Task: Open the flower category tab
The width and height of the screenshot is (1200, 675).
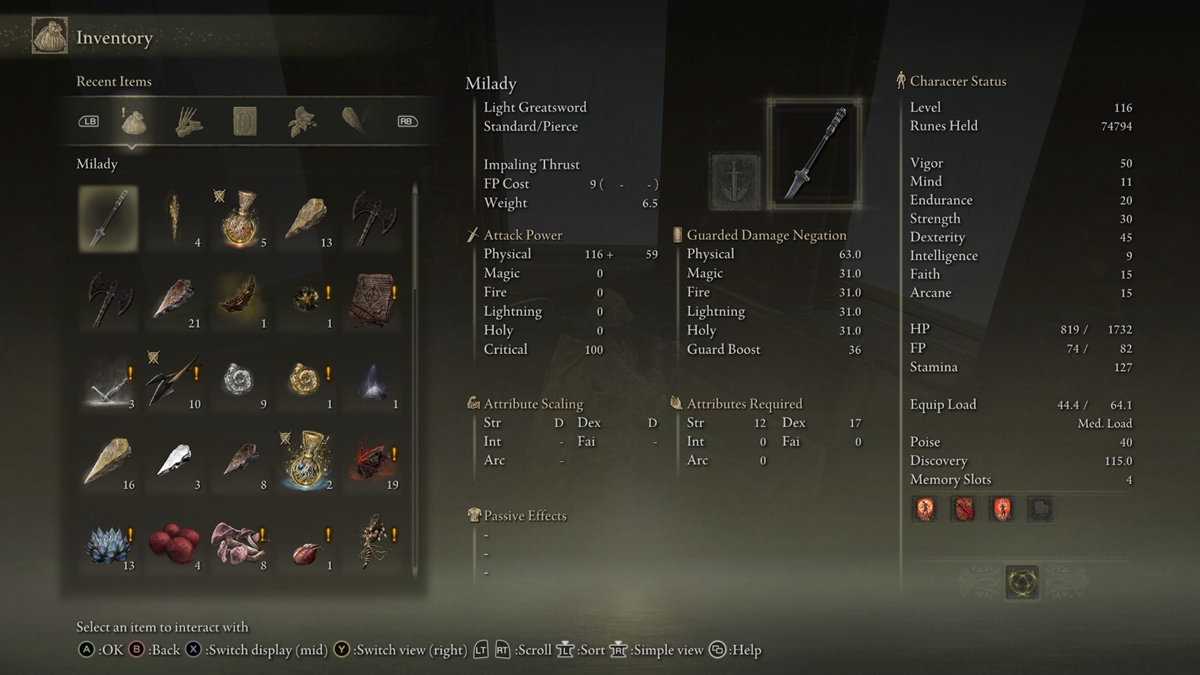Action: click(x=300, y=122)
